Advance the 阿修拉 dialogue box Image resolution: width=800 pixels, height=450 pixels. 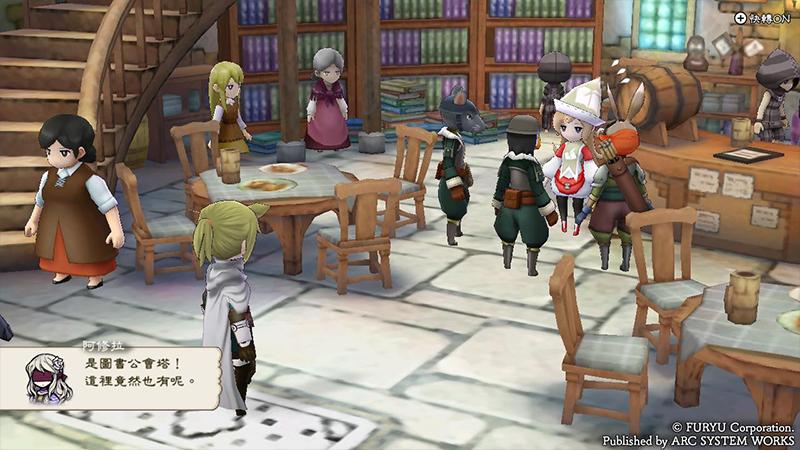tap(122, 374)
